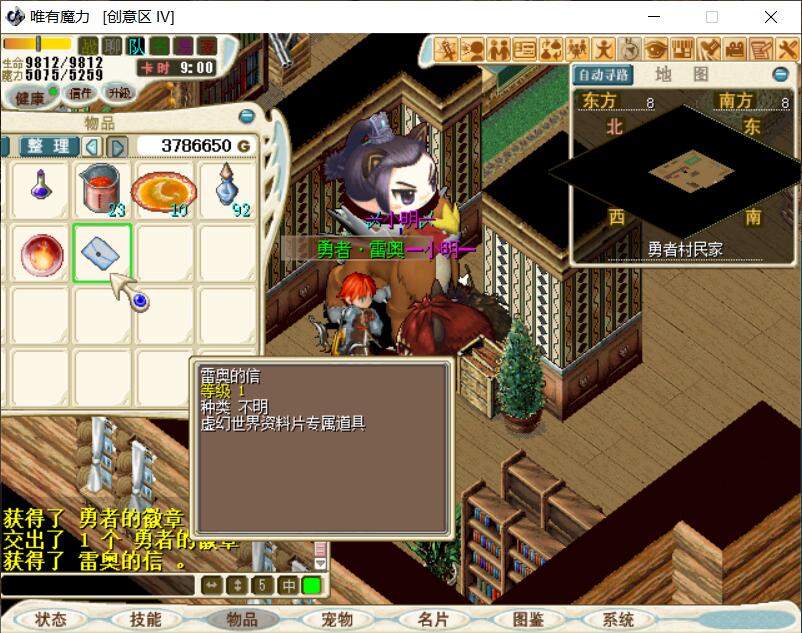This screenshot has width=802, height=633.
Task: Open the 宠物 pets menu
Action: 337,619
